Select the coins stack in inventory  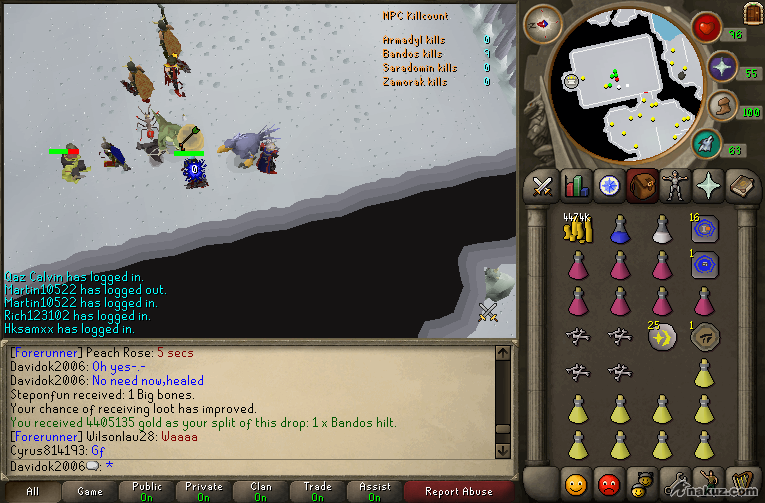pyautogui.click(x=577, y=230)
